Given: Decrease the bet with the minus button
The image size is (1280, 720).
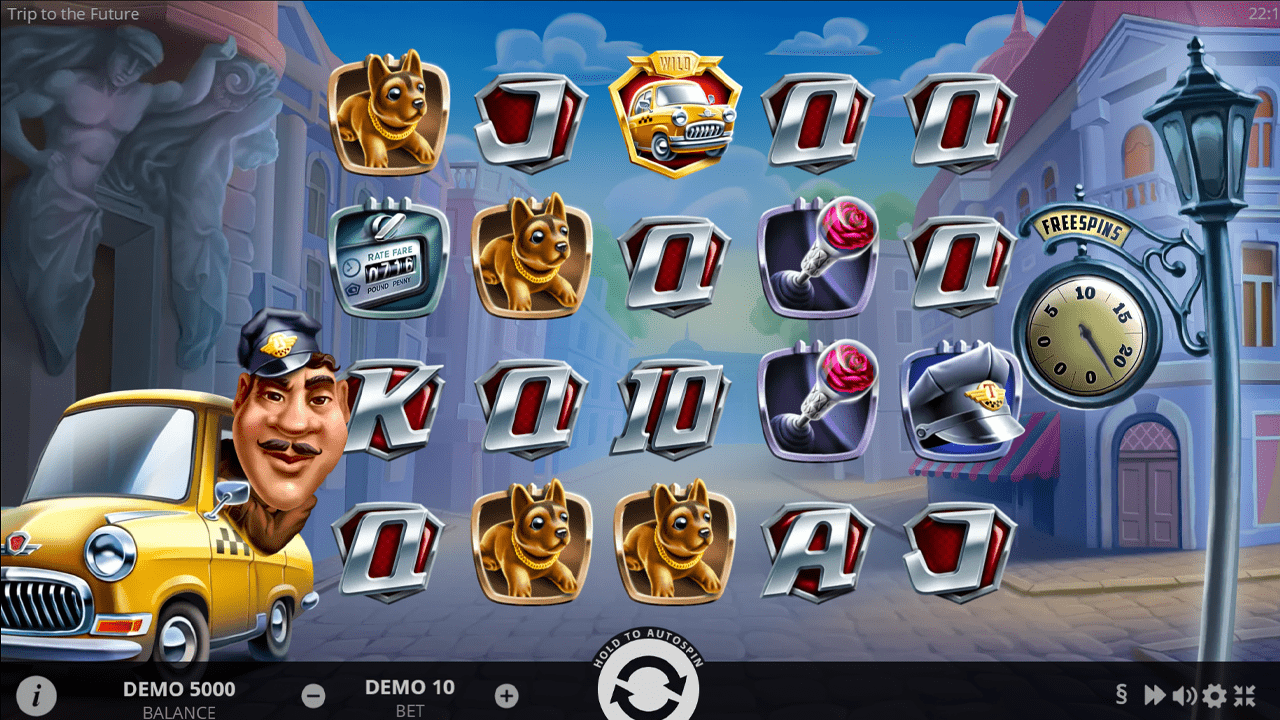Looking at the screenshot, I should (313, 695).
